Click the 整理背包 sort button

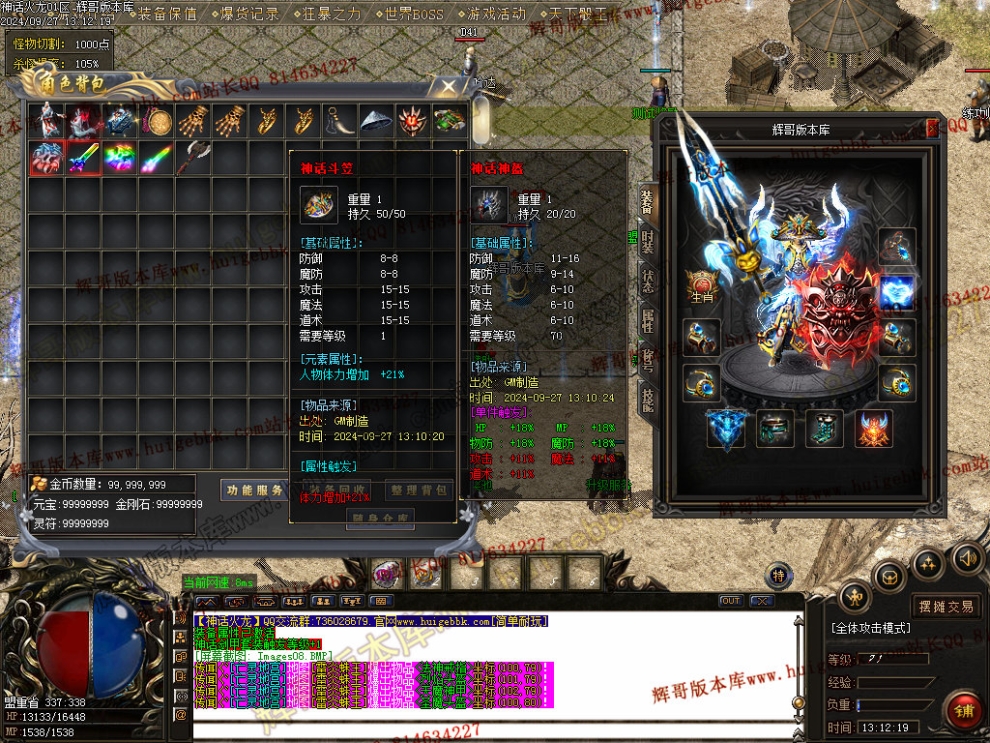(420, 490)
